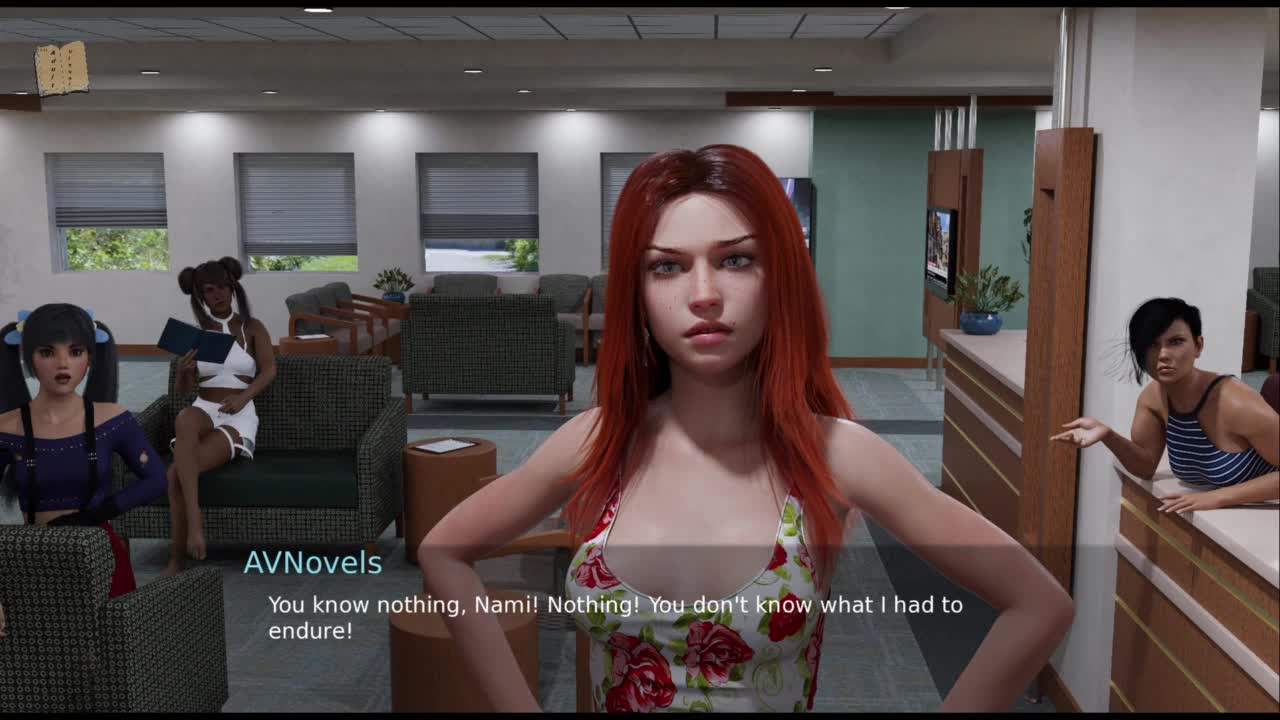Image resolution: width=1280 pixels, height=720 pixels.
Task: Open the journal book icon
Action: click(x=61, y=69)
